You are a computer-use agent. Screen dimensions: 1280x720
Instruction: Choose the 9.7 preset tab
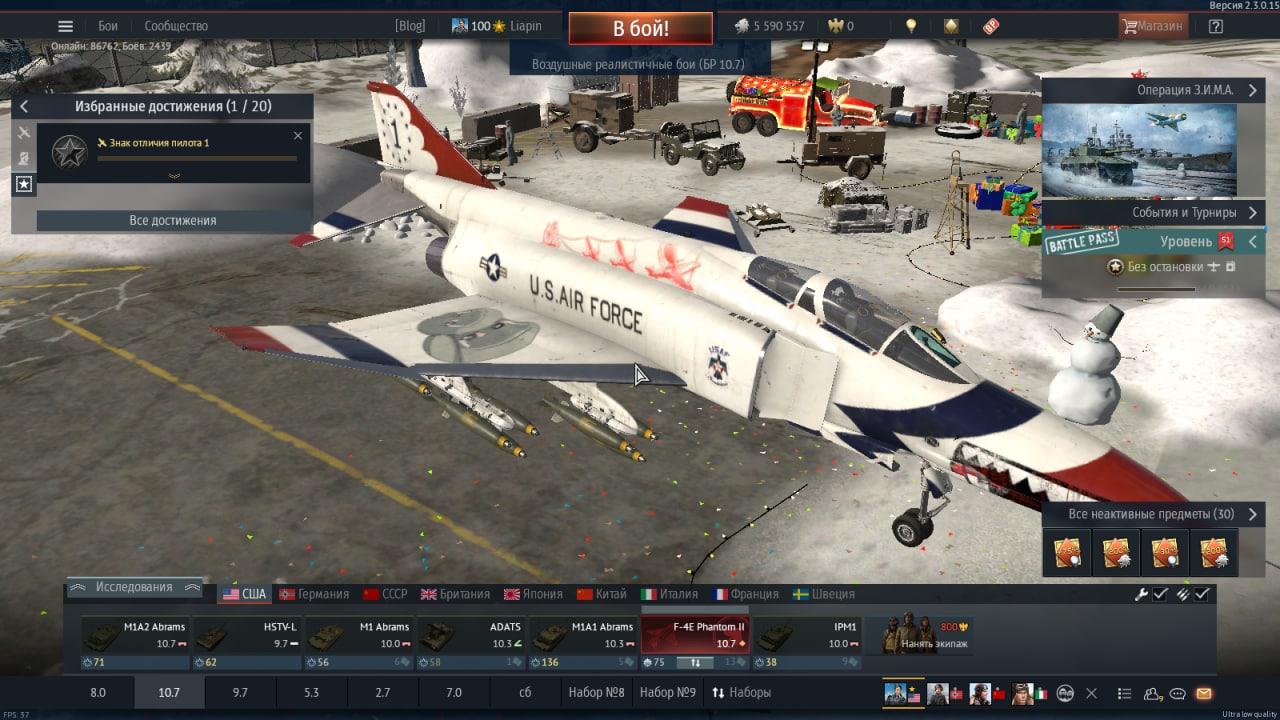click(x=240, y=692)
